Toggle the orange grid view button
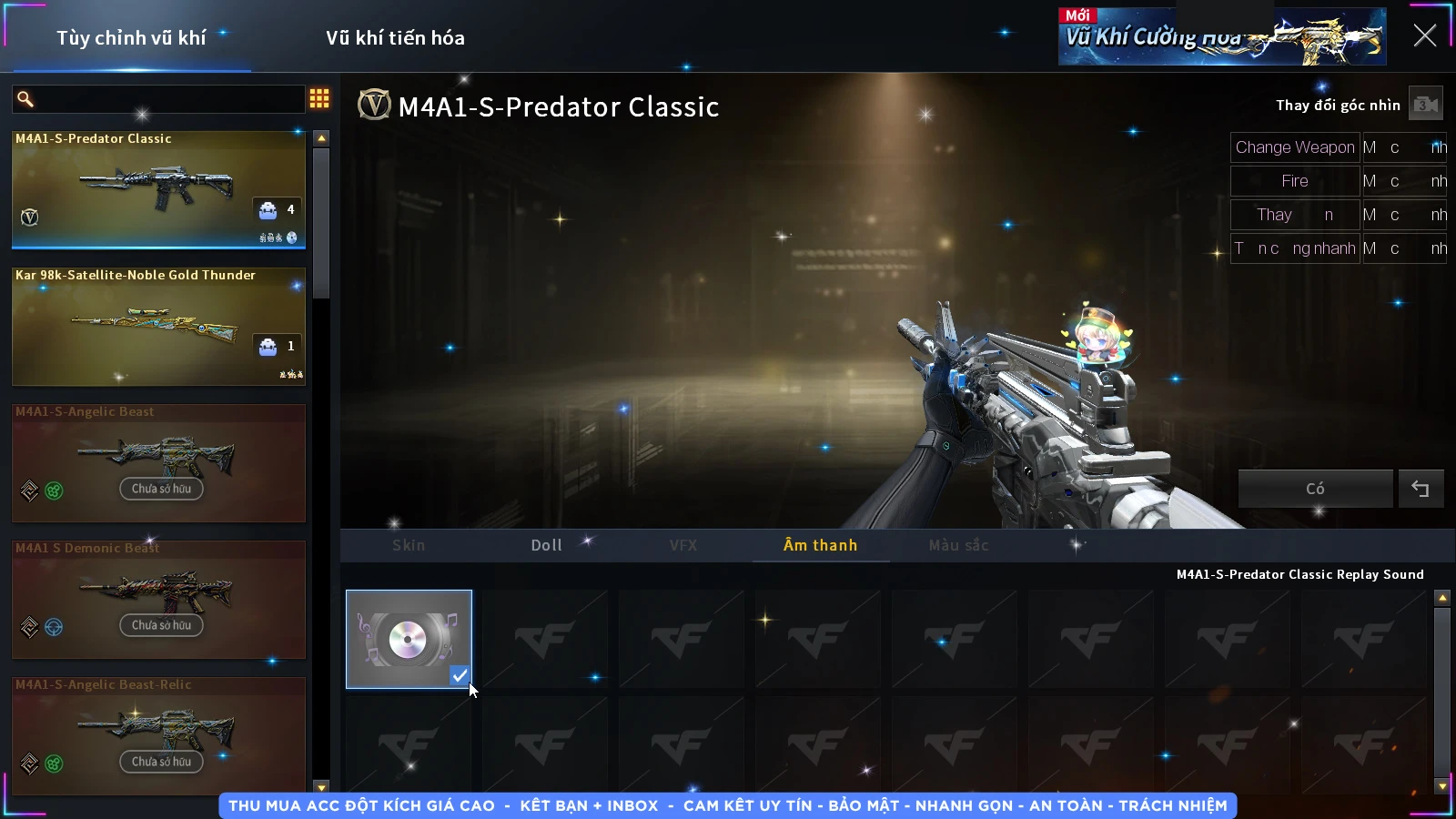The width and height of the screenshot is (1456, 819). pos(319,98)
